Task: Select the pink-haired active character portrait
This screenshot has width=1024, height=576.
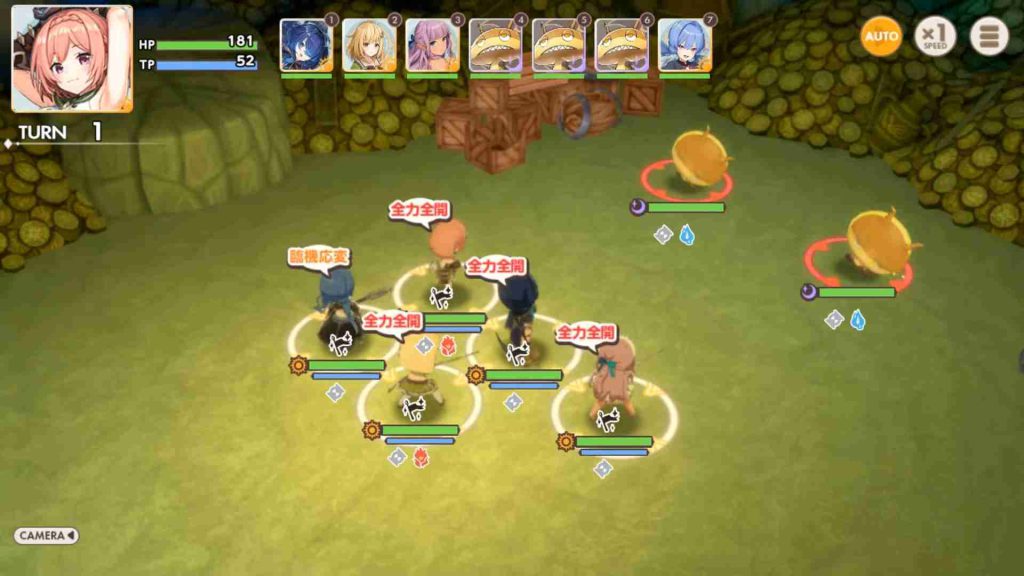Action: [71, 58]
